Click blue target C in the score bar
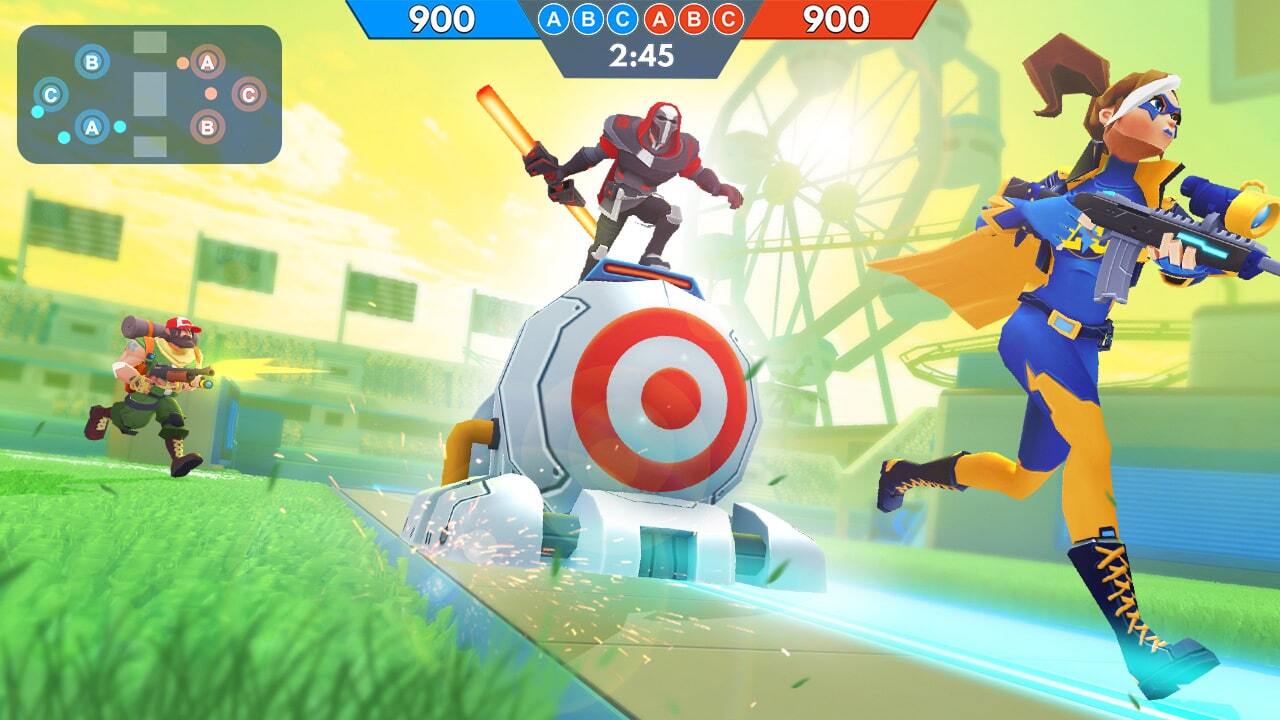Viewport: 1280px width, 720px height. click(x=624, y=20)
